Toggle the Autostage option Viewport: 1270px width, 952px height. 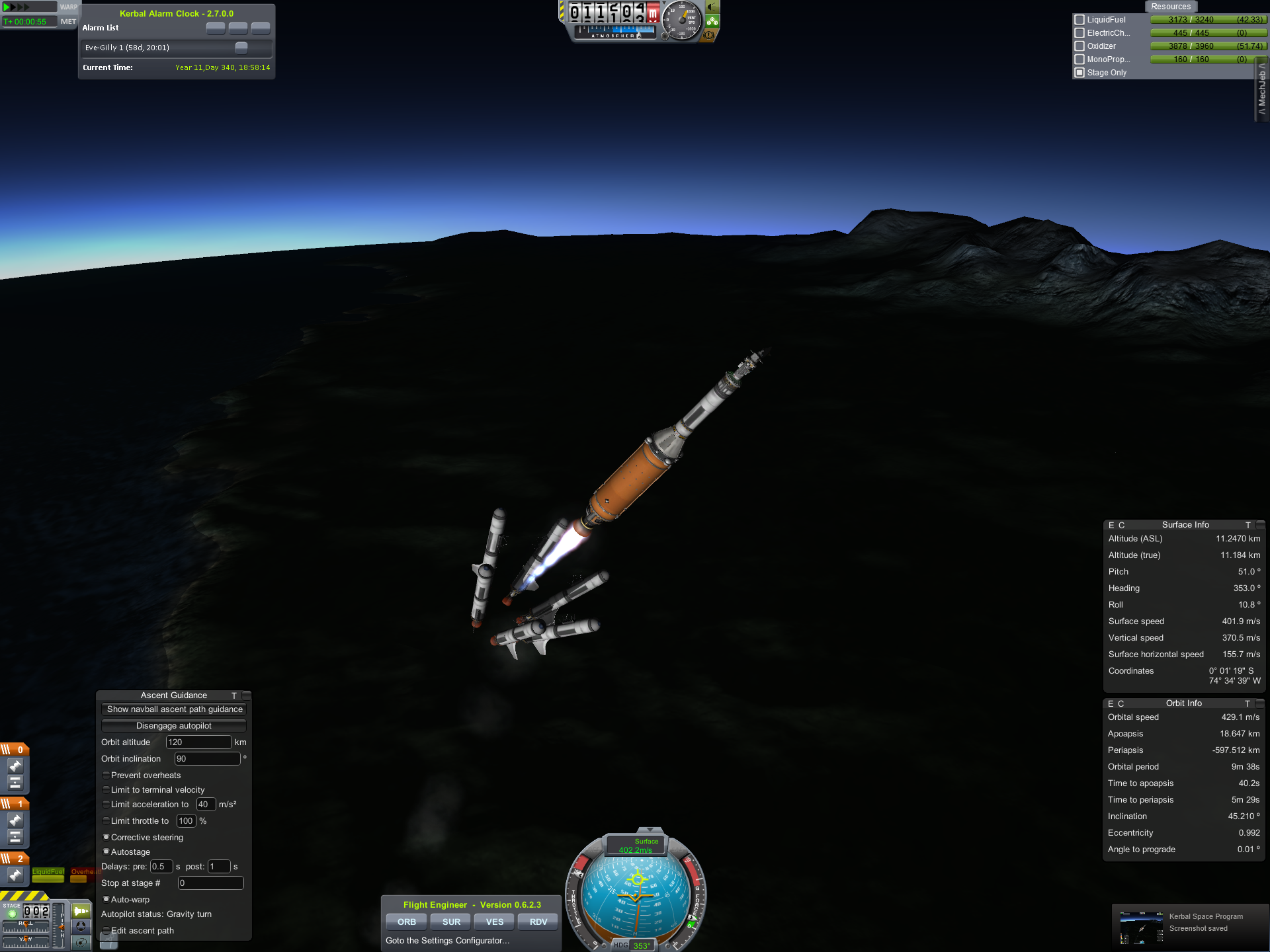click(106, 852)
